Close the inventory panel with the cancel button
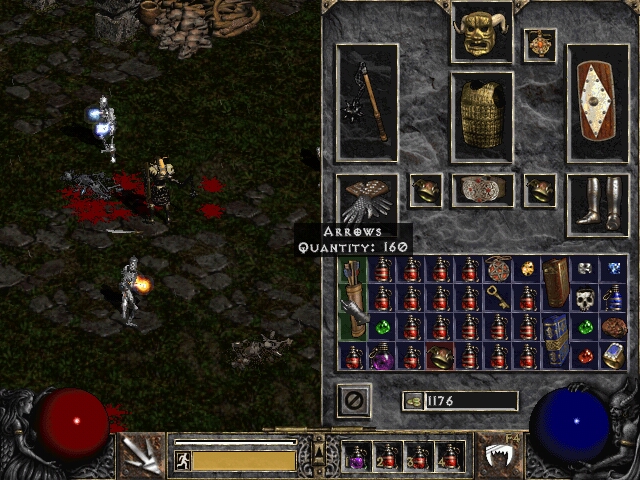Screen dimensions: 640x480 [x=354, y=401]
